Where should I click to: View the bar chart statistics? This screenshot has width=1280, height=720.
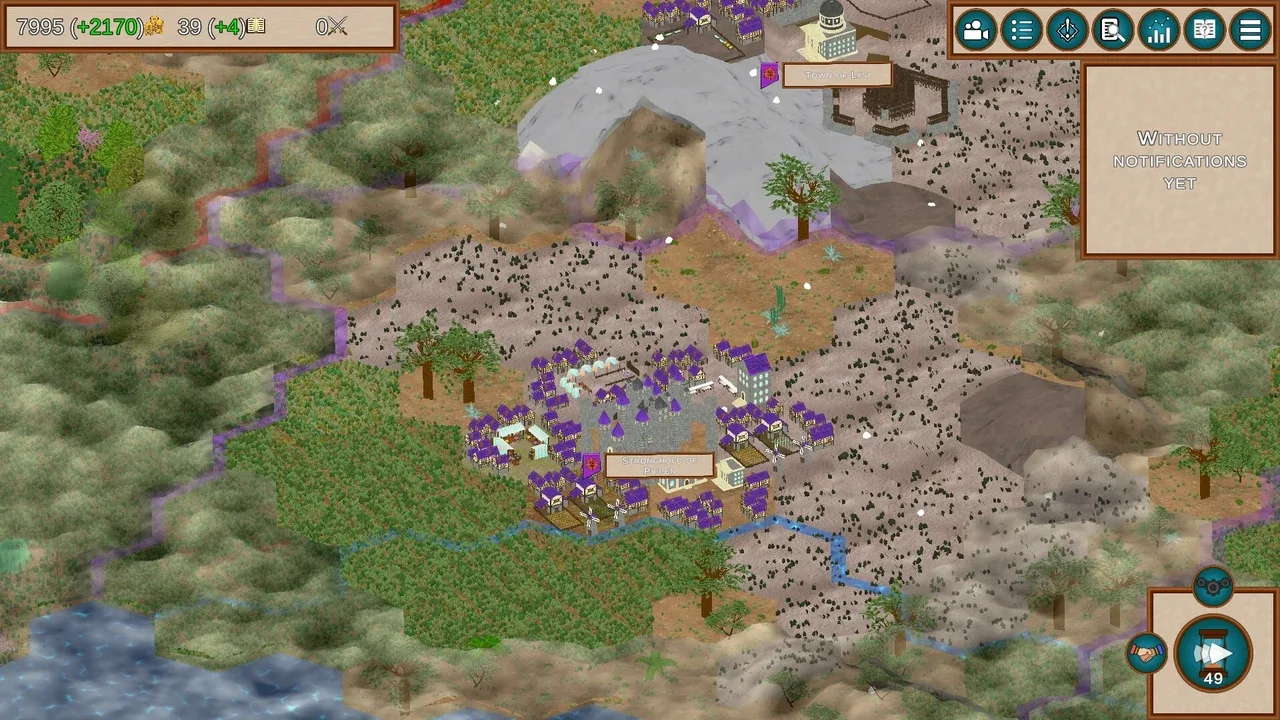pyautogui.click(x=1159, y=30)
